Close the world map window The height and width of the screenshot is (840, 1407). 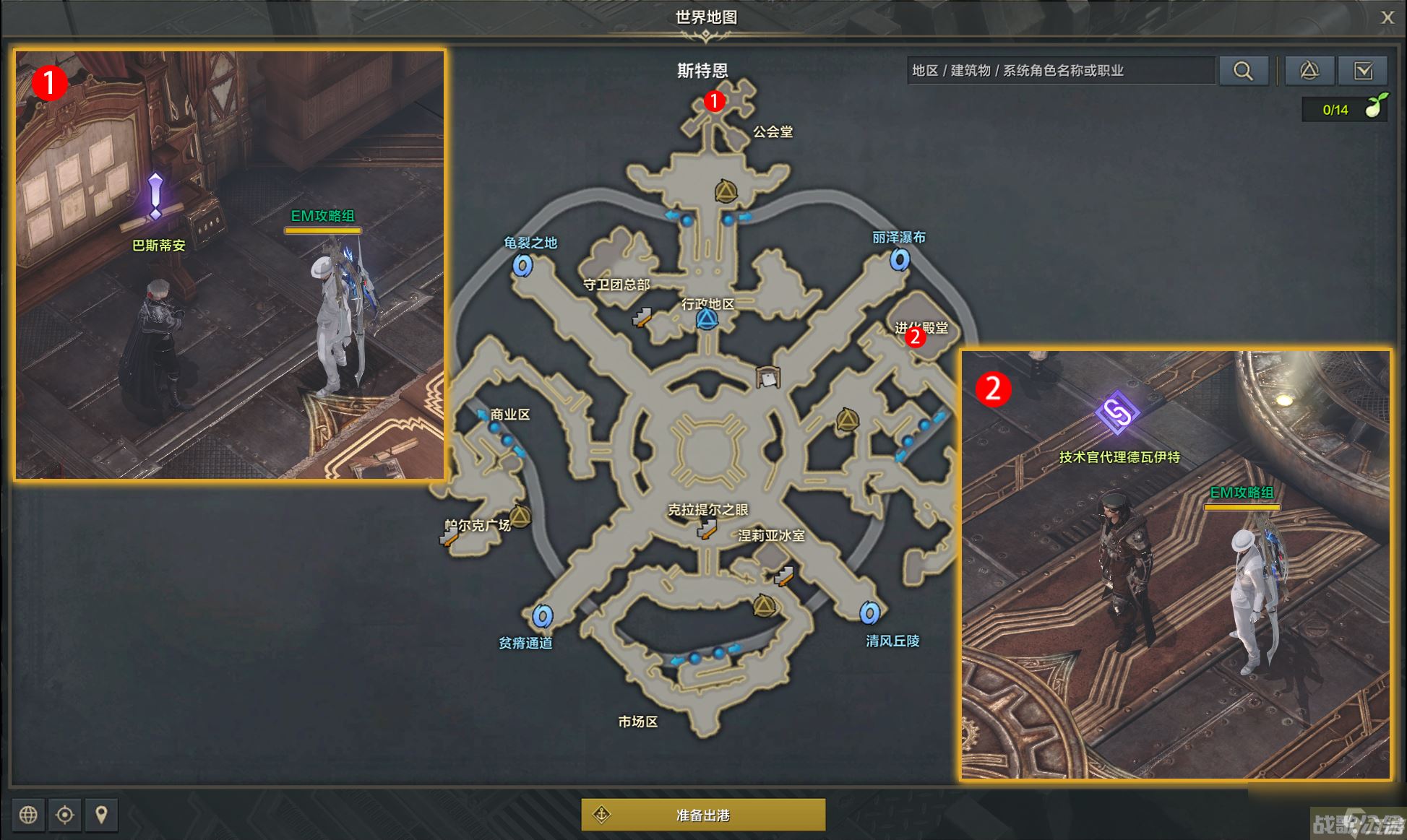[x=1387, y=17]
